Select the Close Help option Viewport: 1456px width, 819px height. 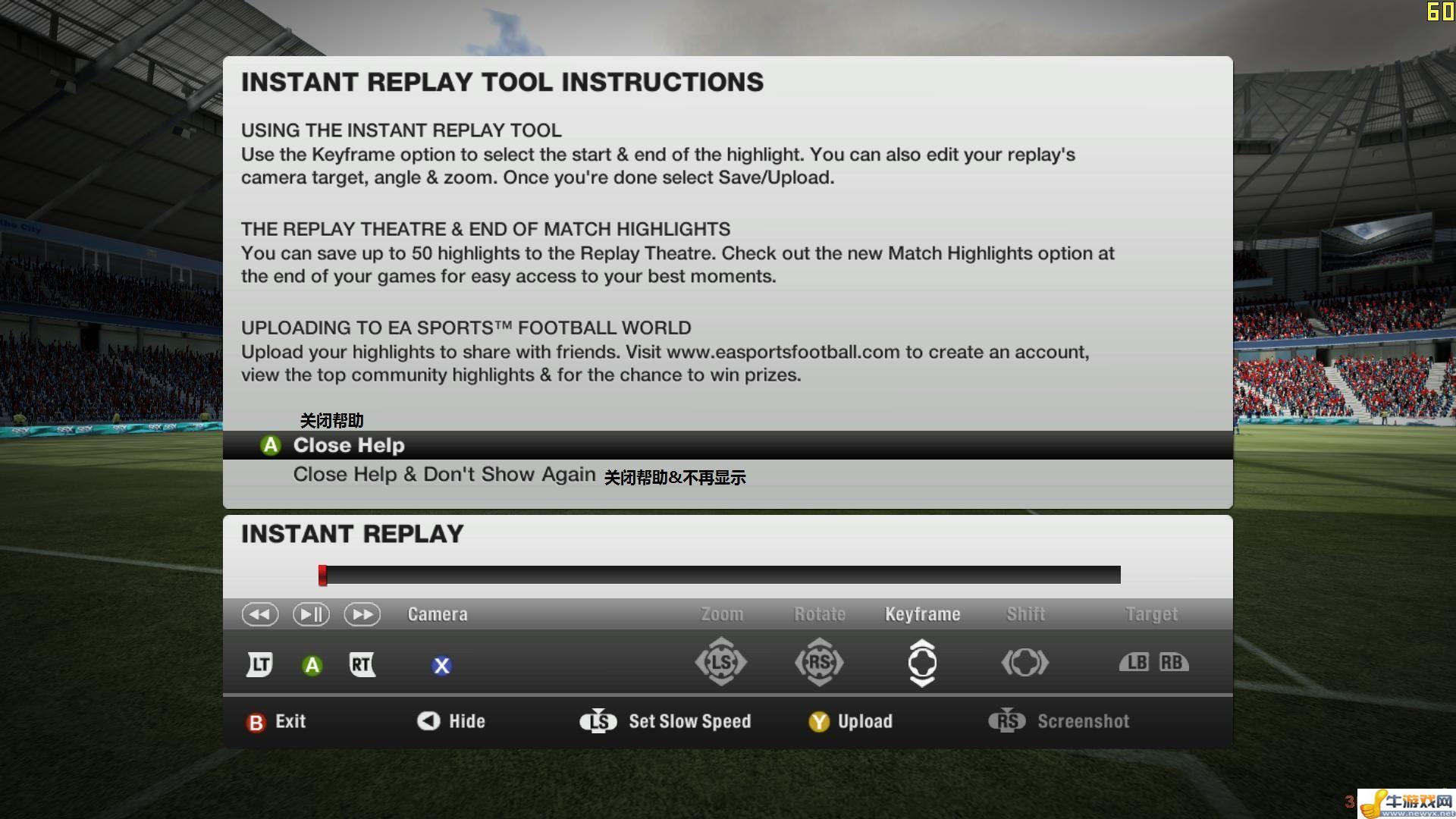click(349, 445)
